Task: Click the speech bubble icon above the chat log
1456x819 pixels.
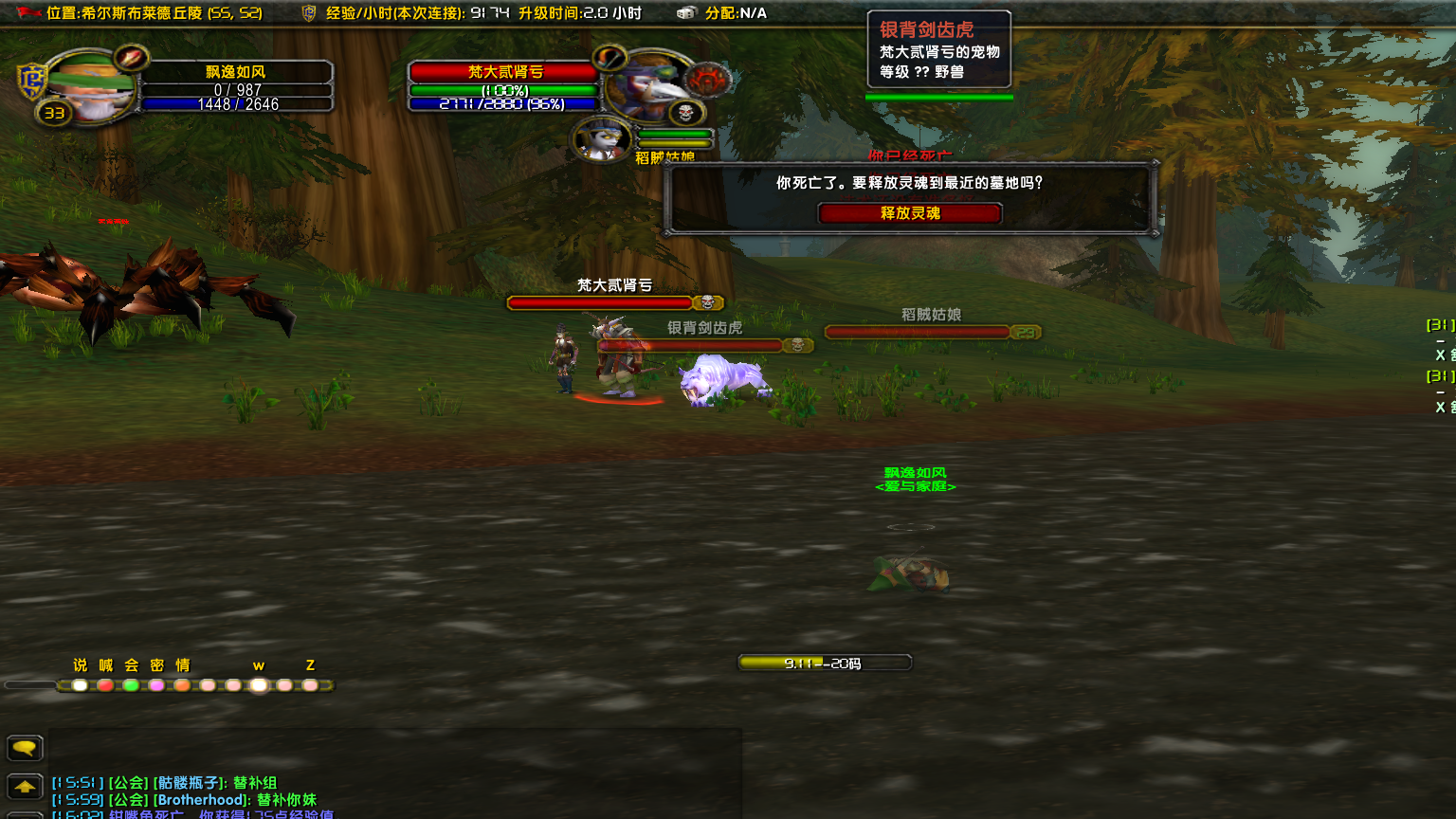Action: pyautogui.click(x=24, y=748)
